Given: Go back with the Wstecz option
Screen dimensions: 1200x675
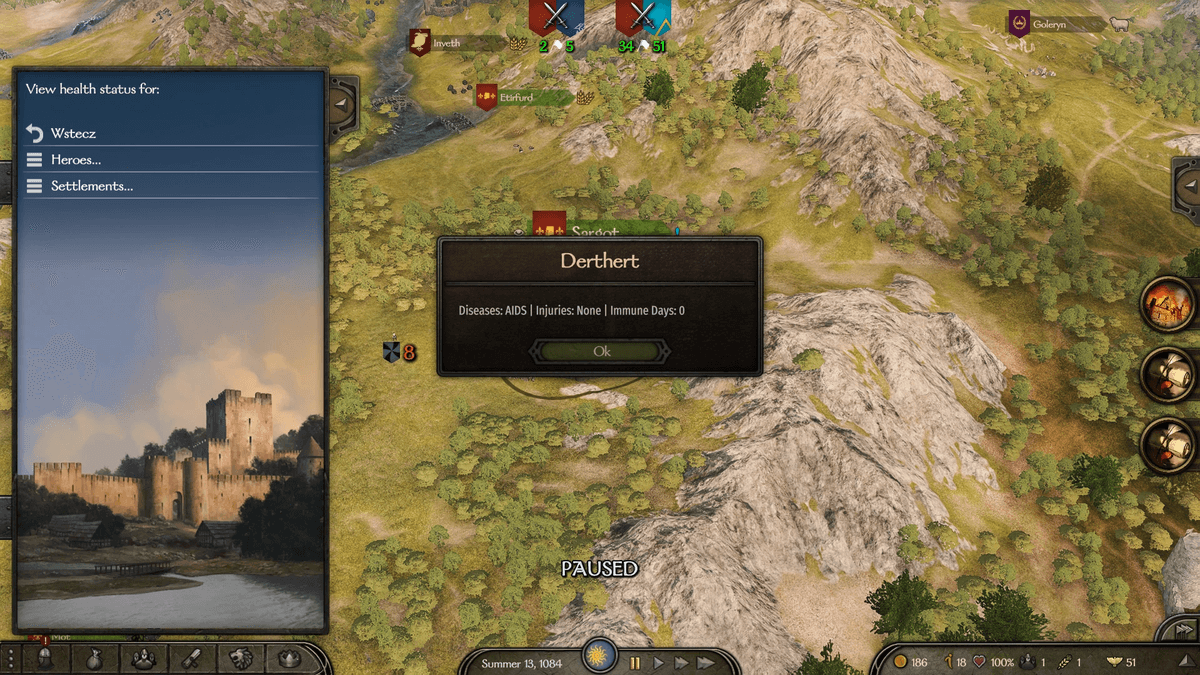Looking at the screenshot, I should [x=73, y=133].
